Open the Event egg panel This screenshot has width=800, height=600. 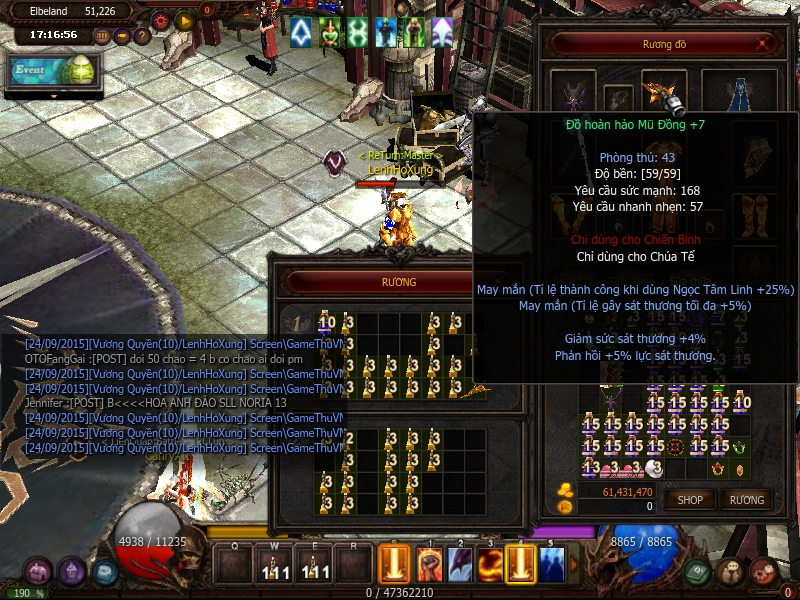[x=53, y=71]
